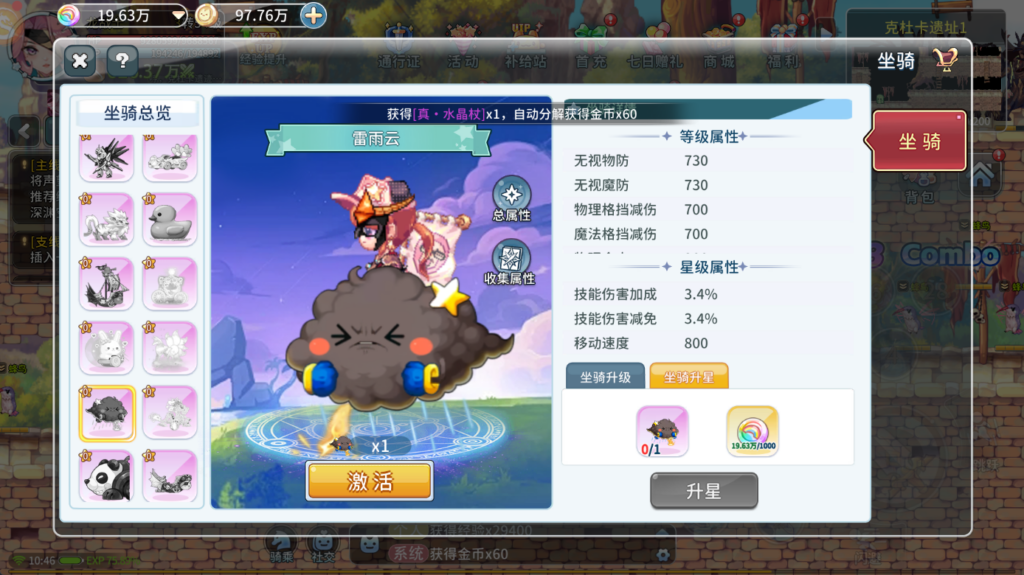Screen dimensions: 1024x575
Task: Select the dark storm cloud mount thumbnail
Action: click(x=107, y=412)
